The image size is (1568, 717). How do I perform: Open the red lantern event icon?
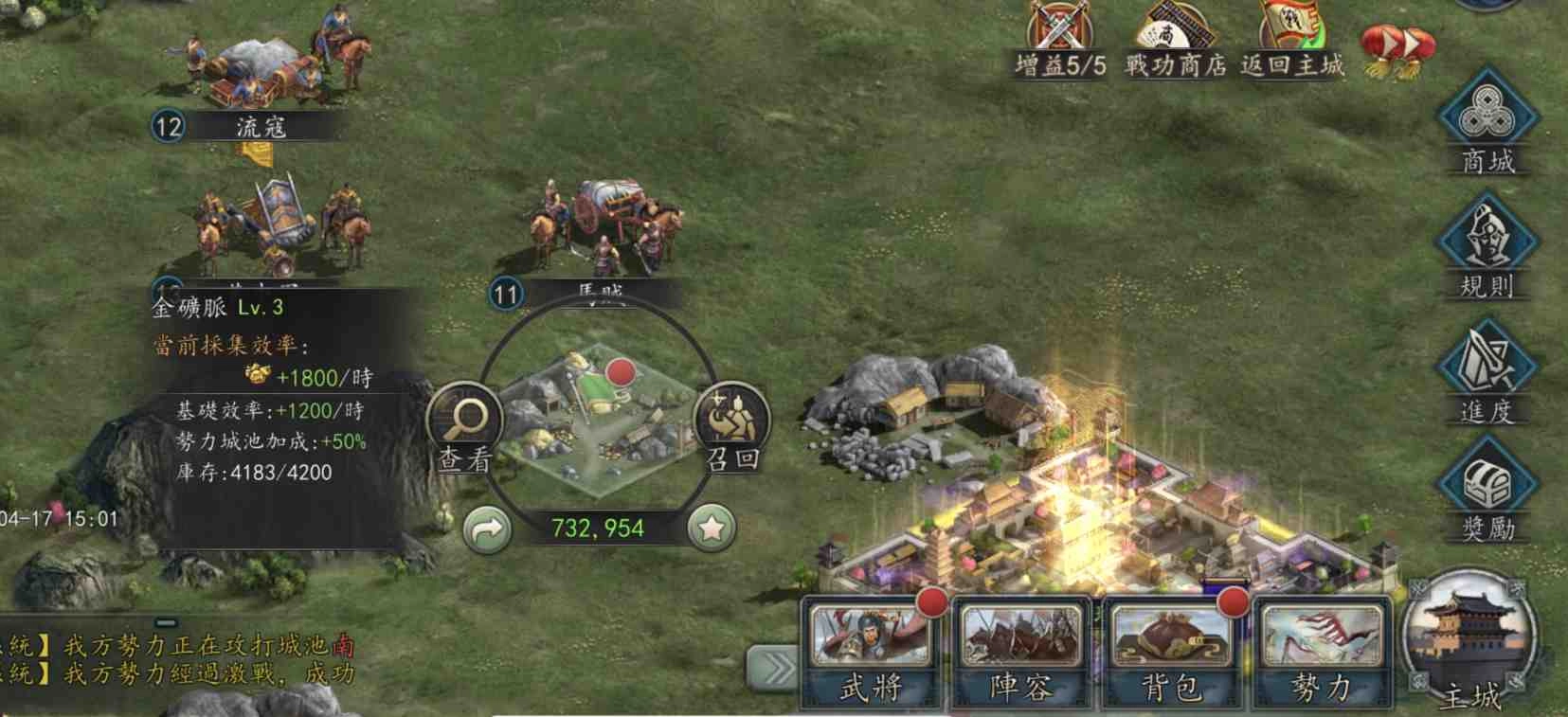tap(1397, 47)
